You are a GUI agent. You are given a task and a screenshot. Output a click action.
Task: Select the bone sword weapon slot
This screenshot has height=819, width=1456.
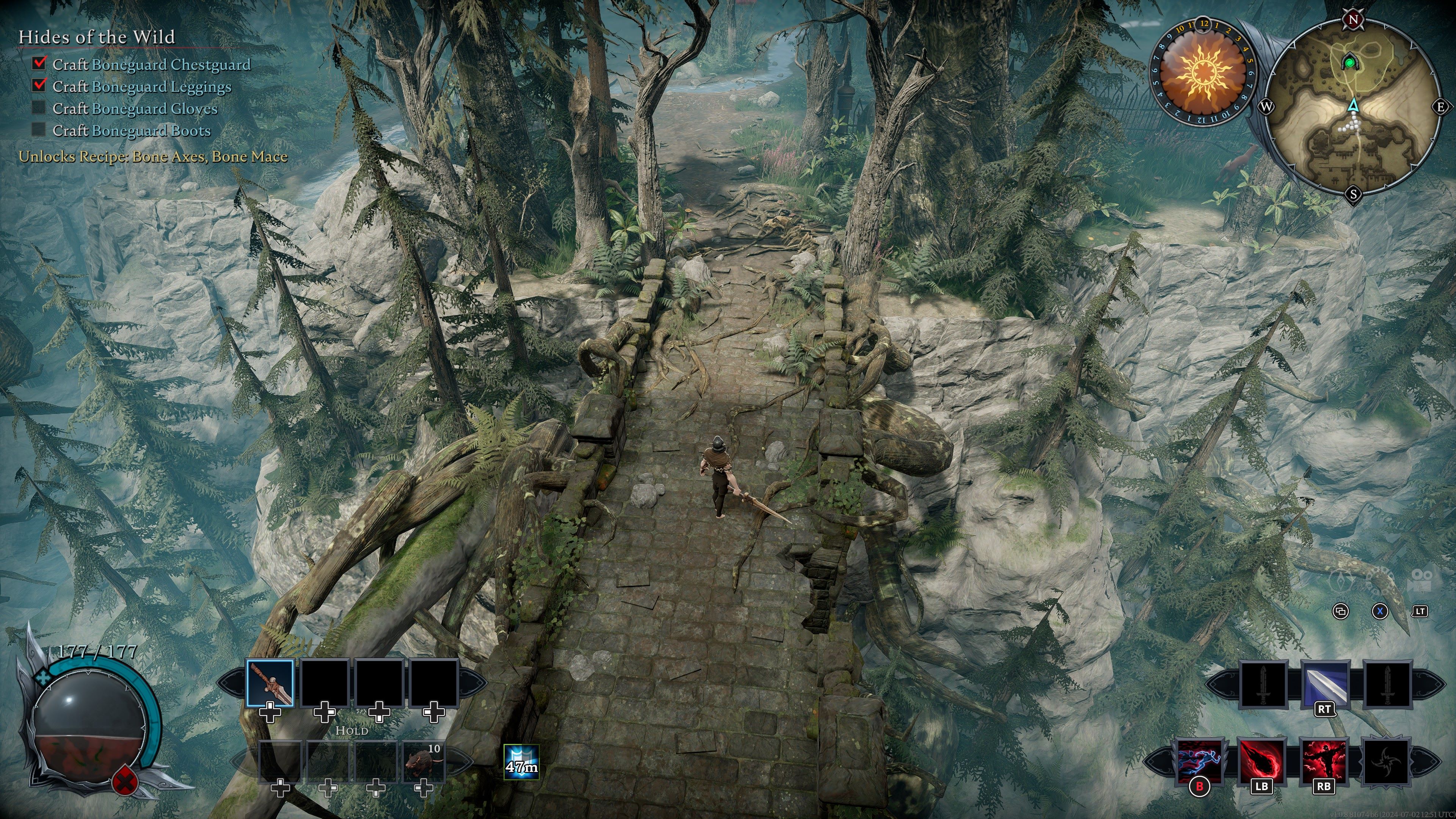pyautogui.click(x=270, y=683)
